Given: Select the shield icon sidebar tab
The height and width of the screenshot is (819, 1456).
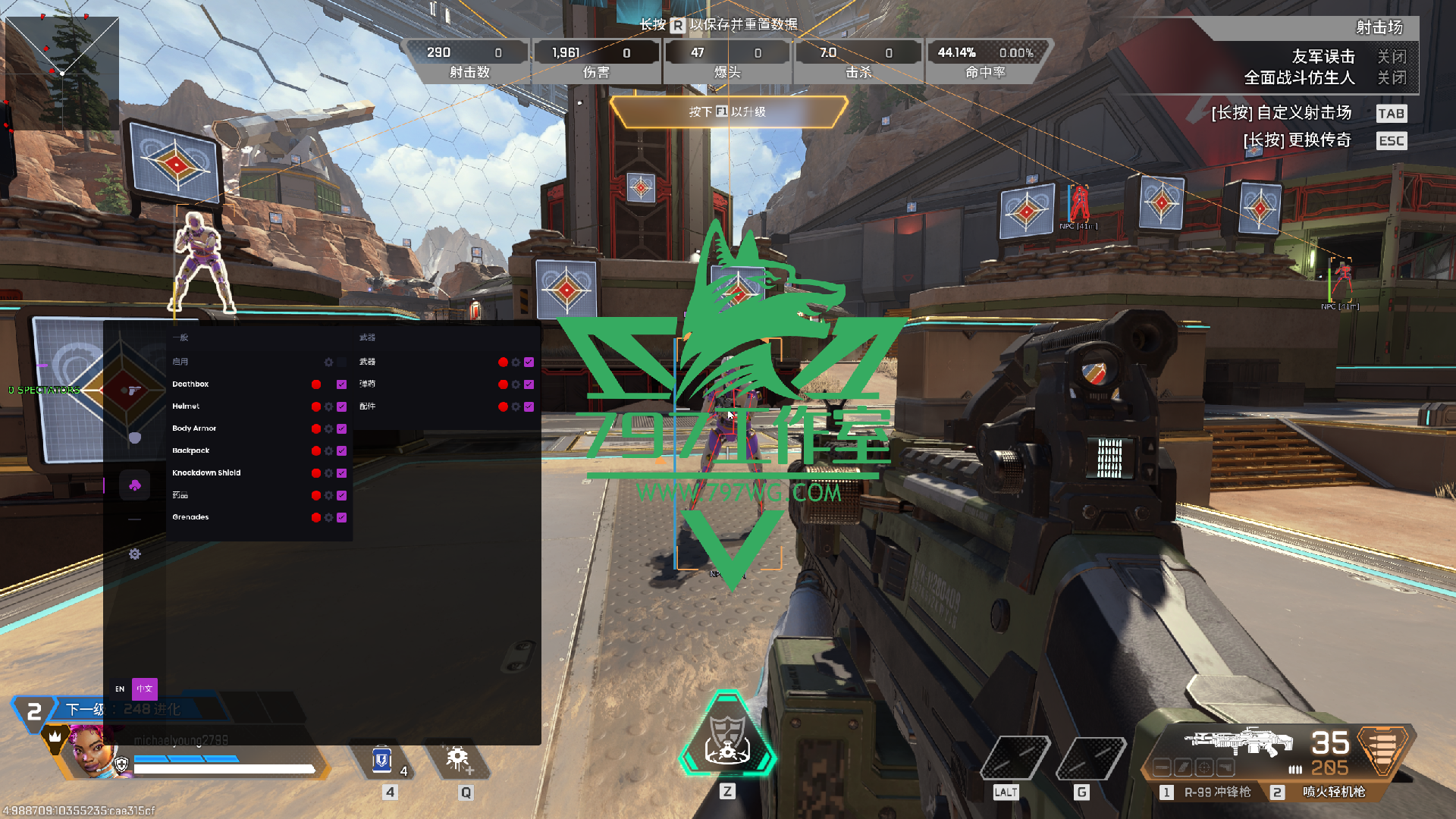Looking at the screenshot, I should (135, 438).
